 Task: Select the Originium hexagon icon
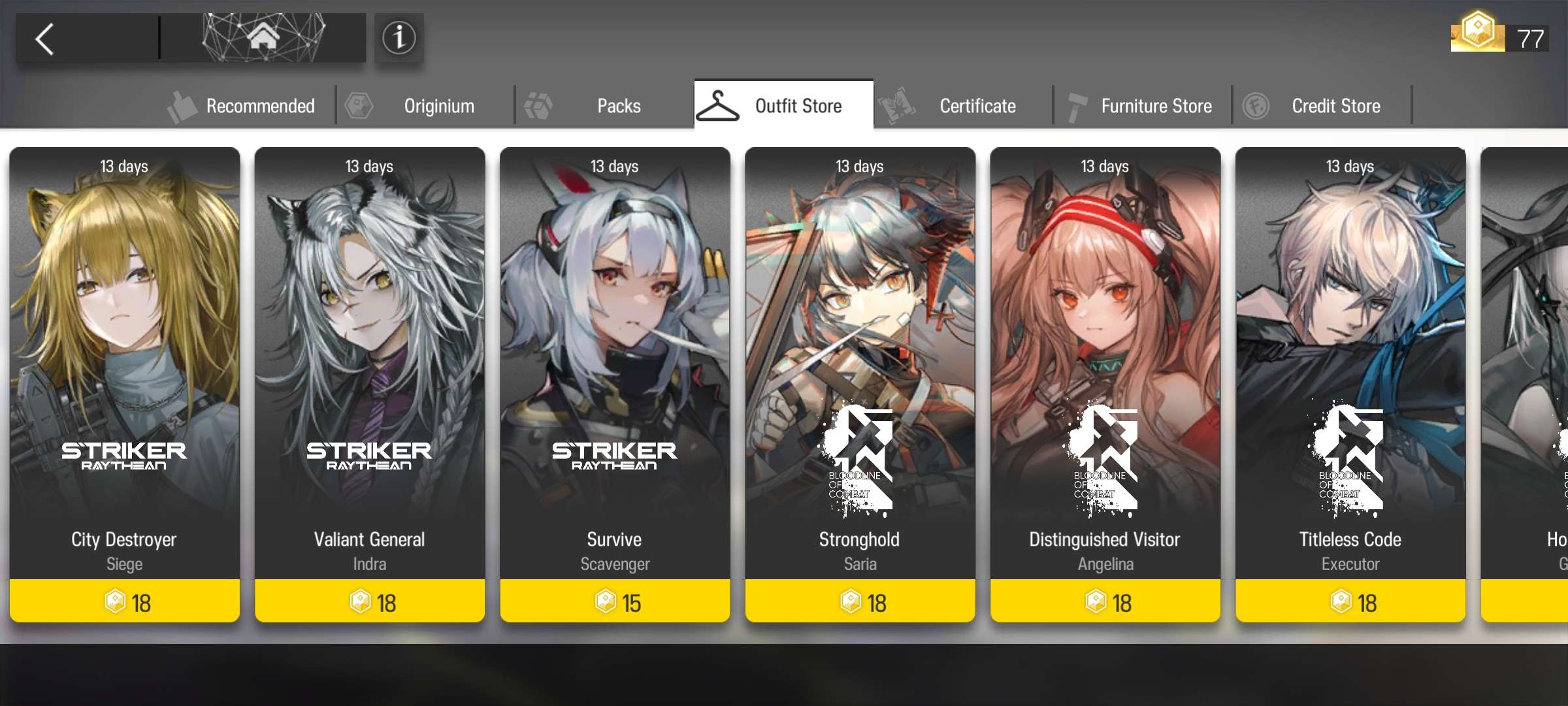pos(359,105)
